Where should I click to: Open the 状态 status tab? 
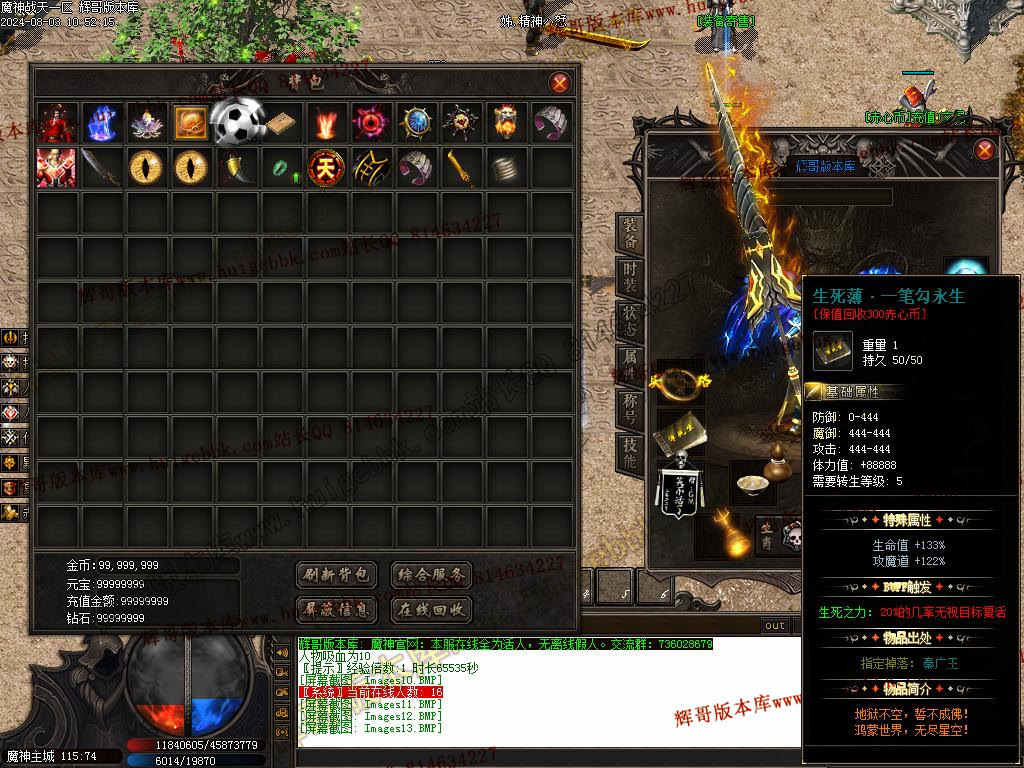(630, 324)
